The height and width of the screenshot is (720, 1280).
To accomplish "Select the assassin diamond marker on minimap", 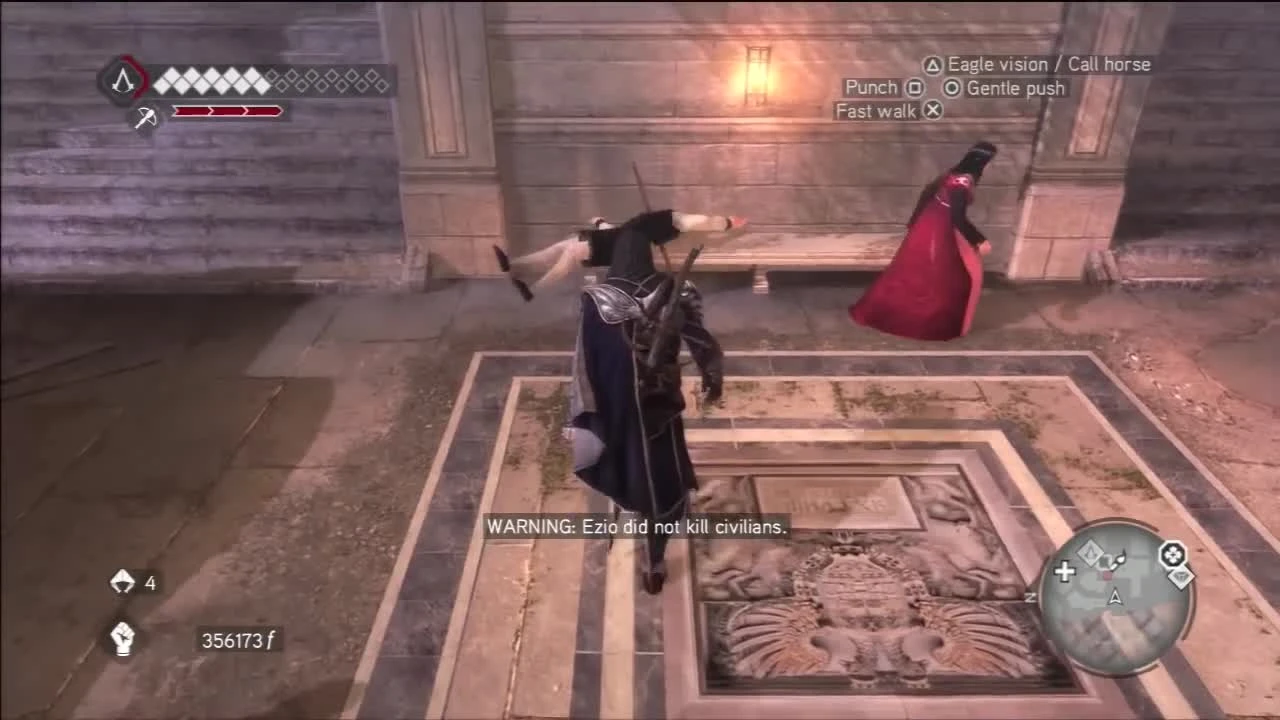I will (1090, 552).
